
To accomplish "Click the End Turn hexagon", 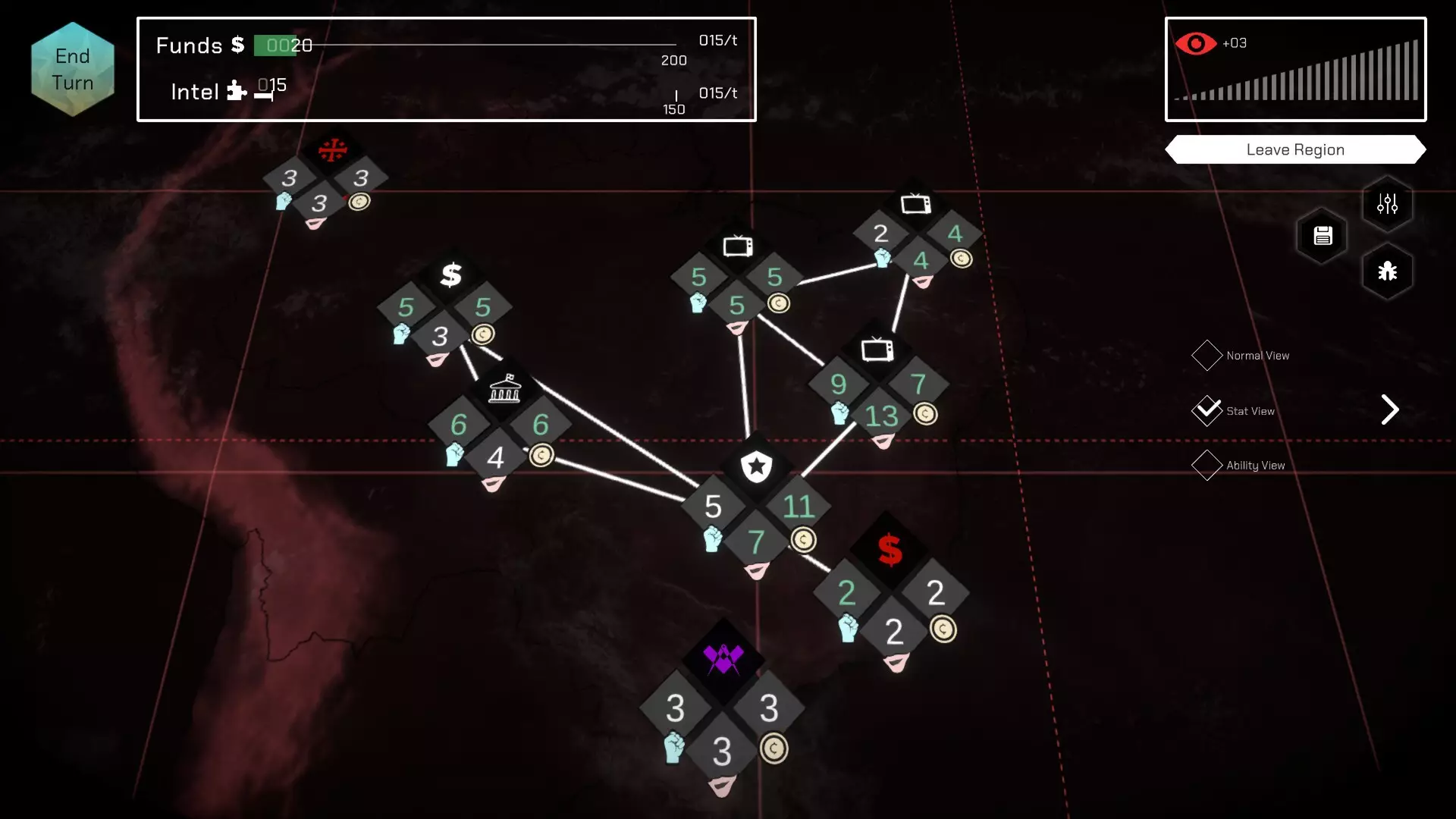I will [73, 68].
